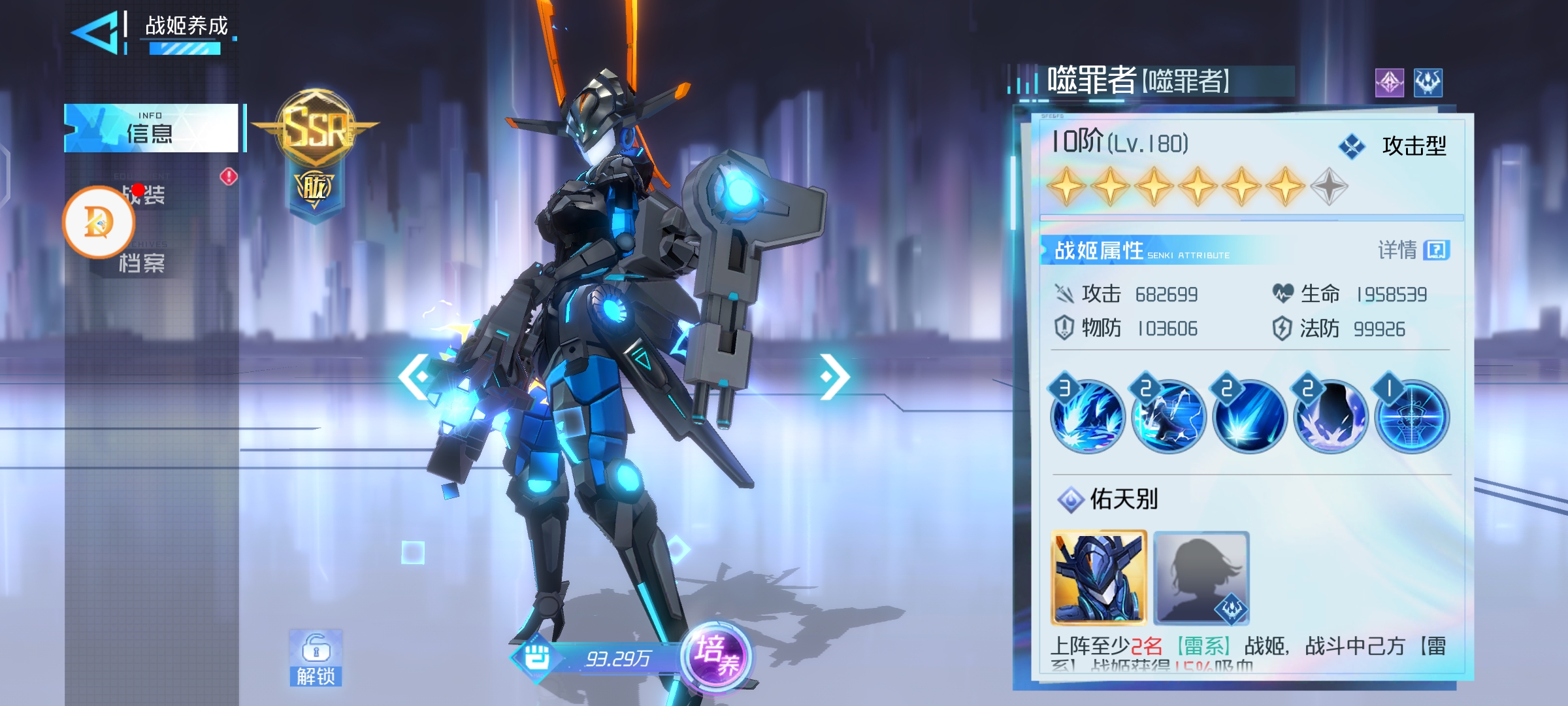Image resolution: width=1568 pixels, height=706 pixels.
Task: Go back with the blue arrow button
Action: click(x=97, y=31)
